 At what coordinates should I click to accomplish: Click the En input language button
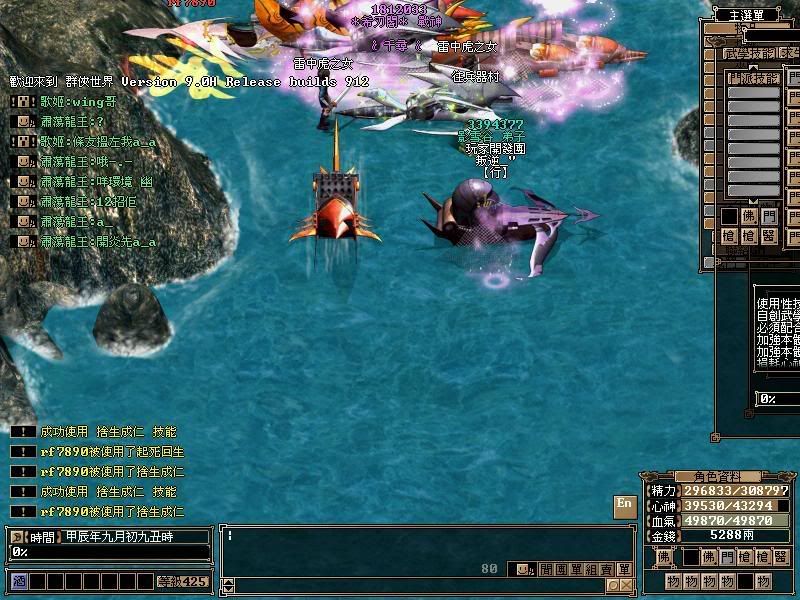point(624,505)
